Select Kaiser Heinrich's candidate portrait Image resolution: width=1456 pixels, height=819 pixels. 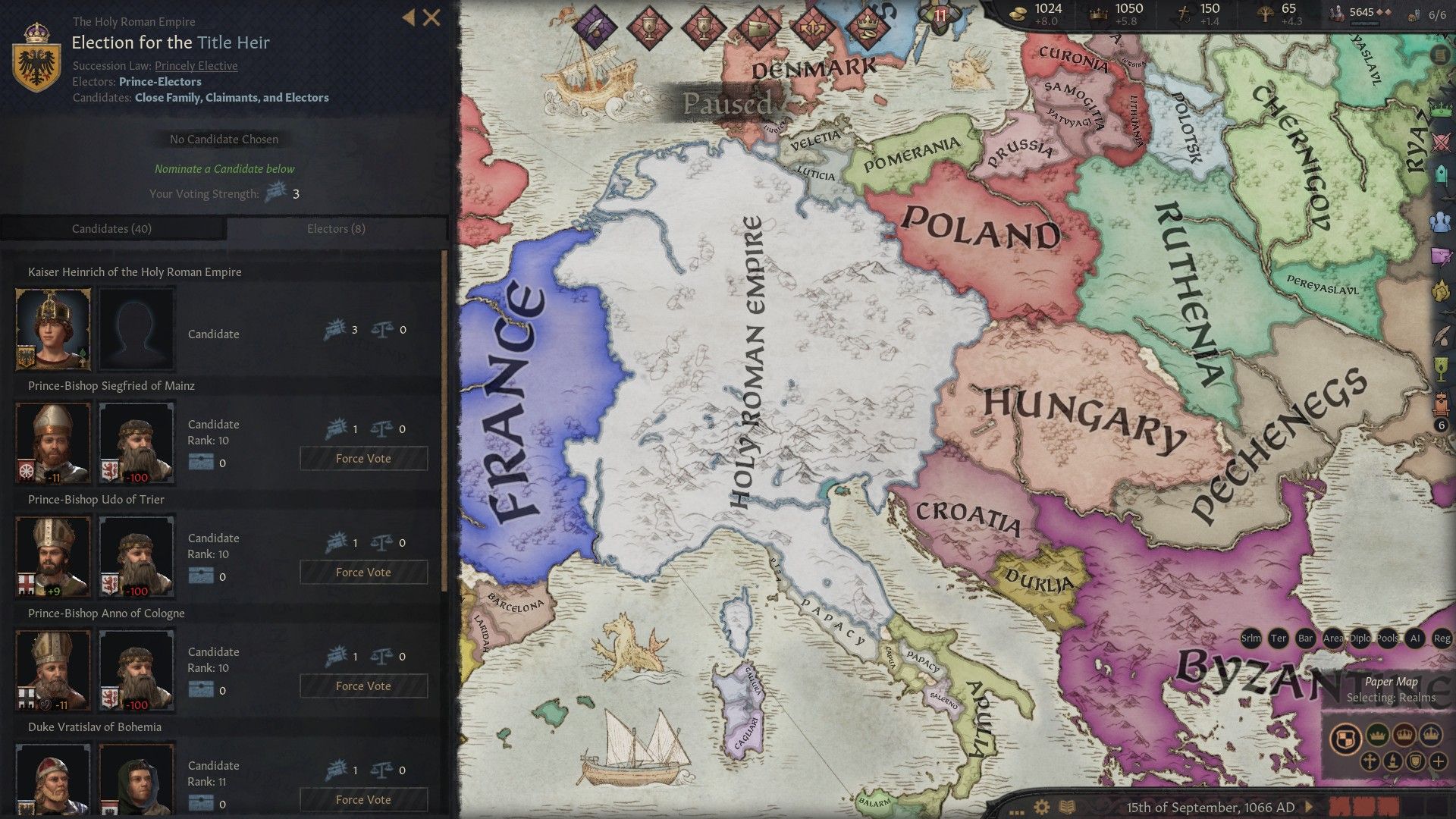52,328
